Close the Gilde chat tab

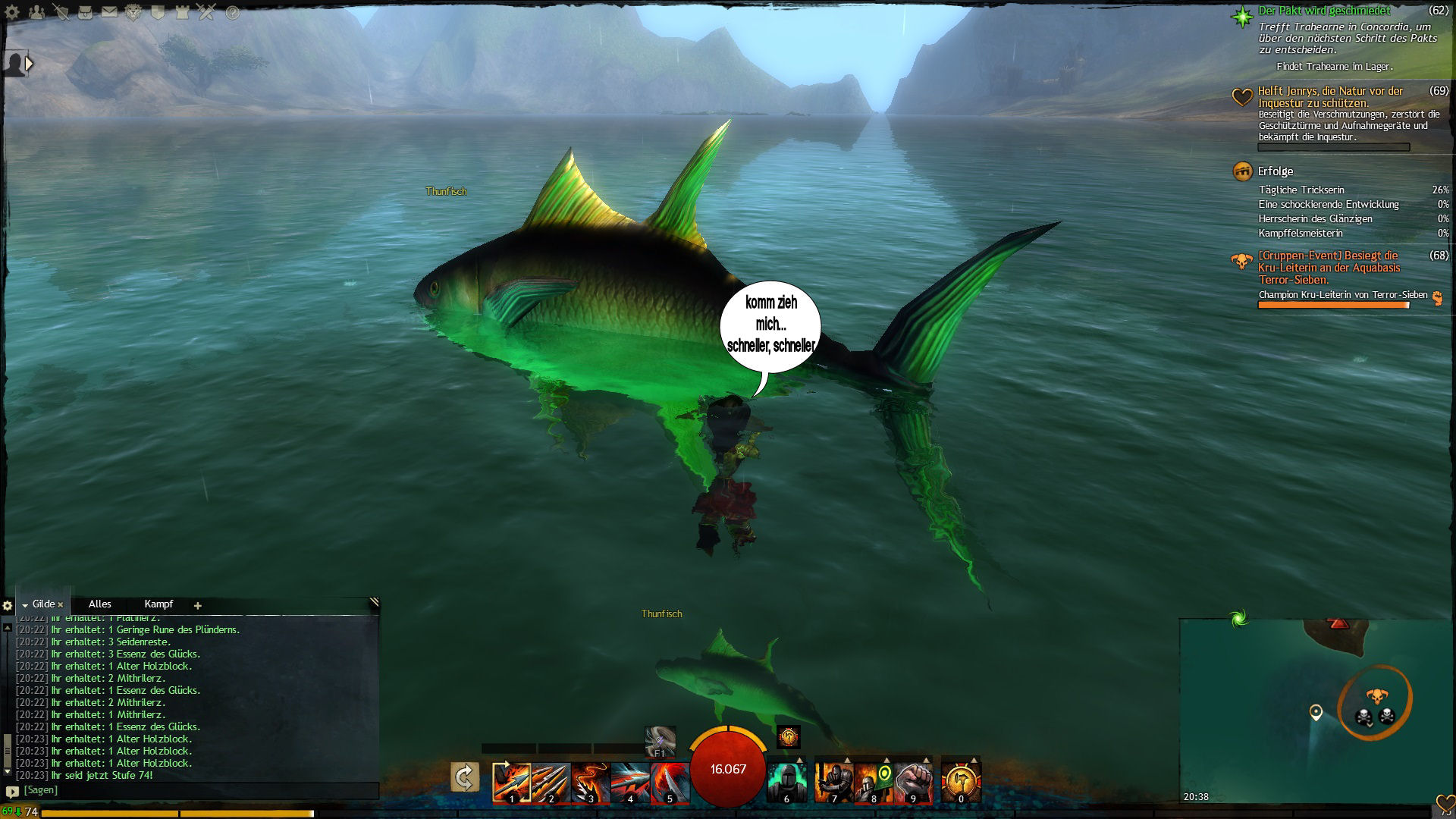[x=61, y=605]
